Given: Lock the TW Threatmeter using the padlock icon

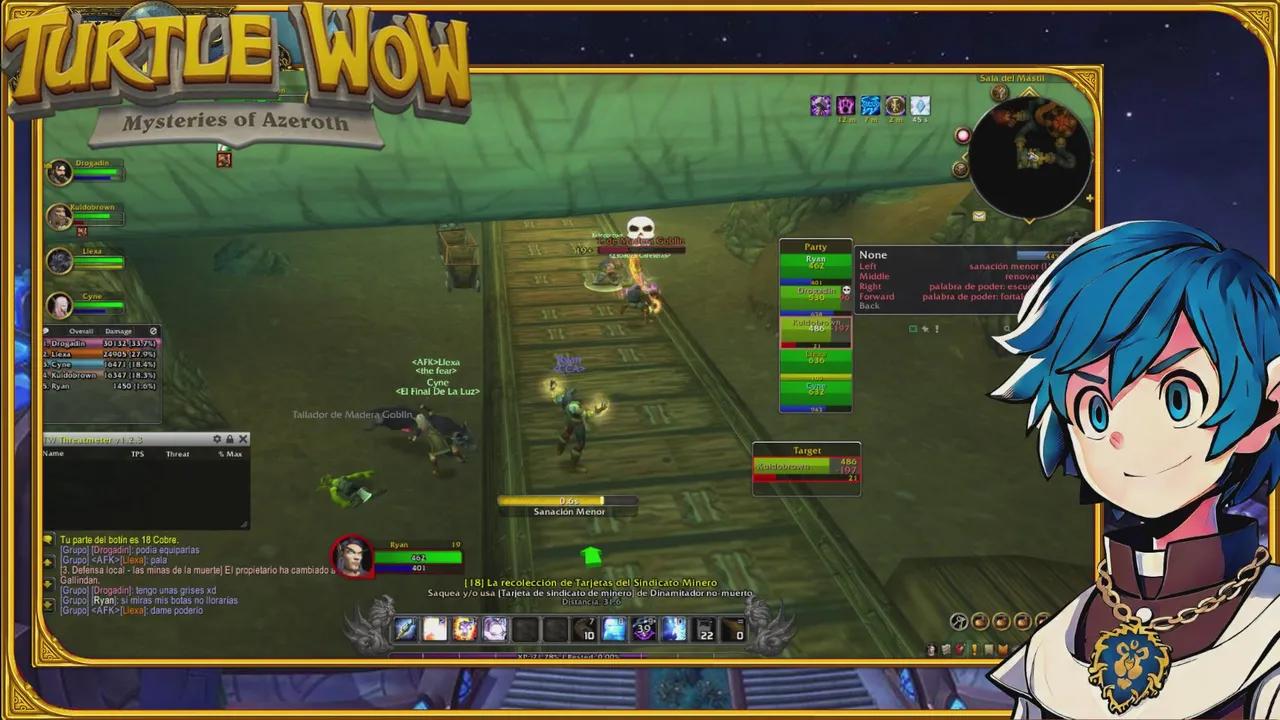Looking at the screenshot, I should pyautogui.click(x=230, y=439).
